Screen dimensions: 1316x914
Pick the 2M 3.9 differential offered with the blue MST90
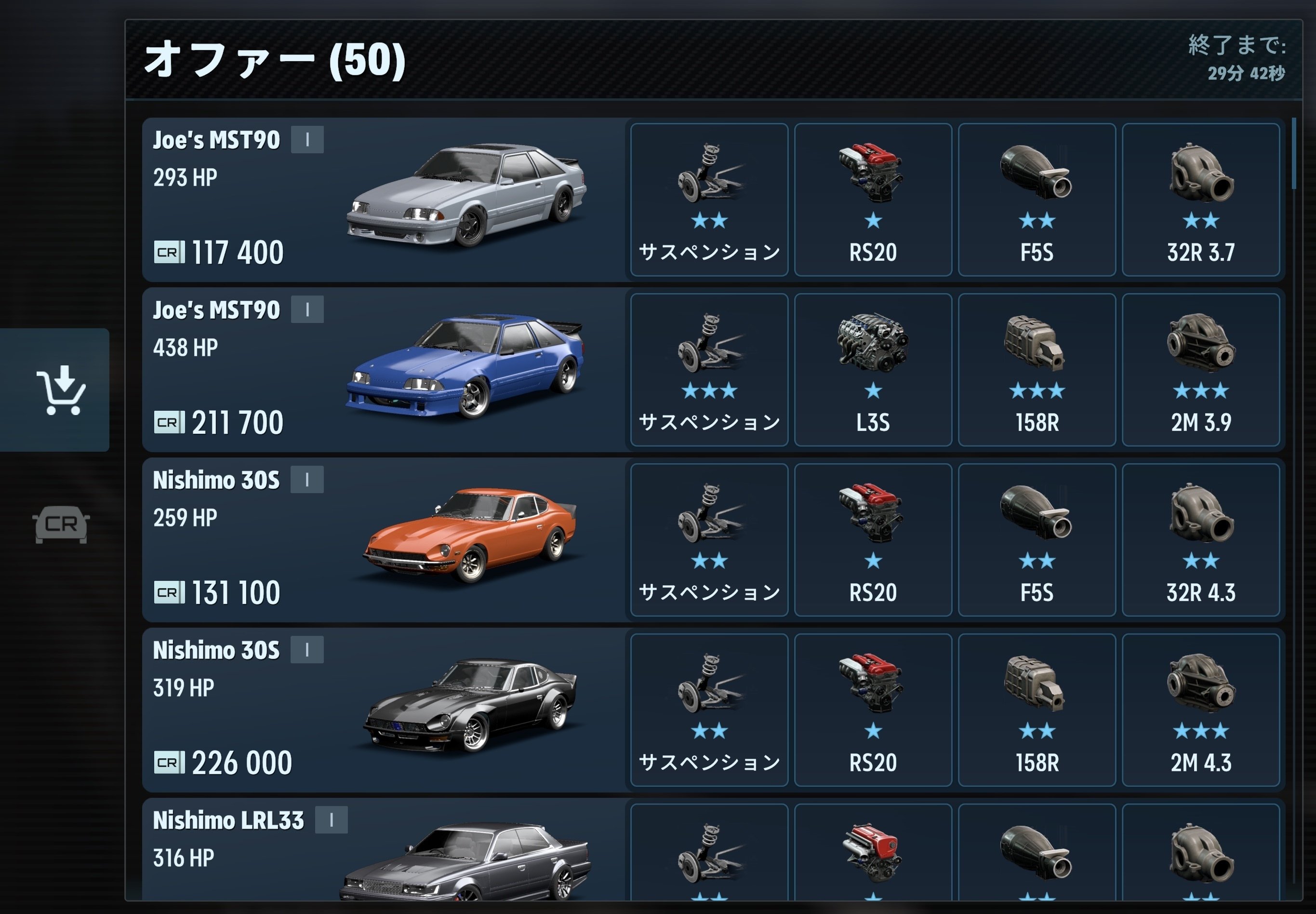(1201, 369)
